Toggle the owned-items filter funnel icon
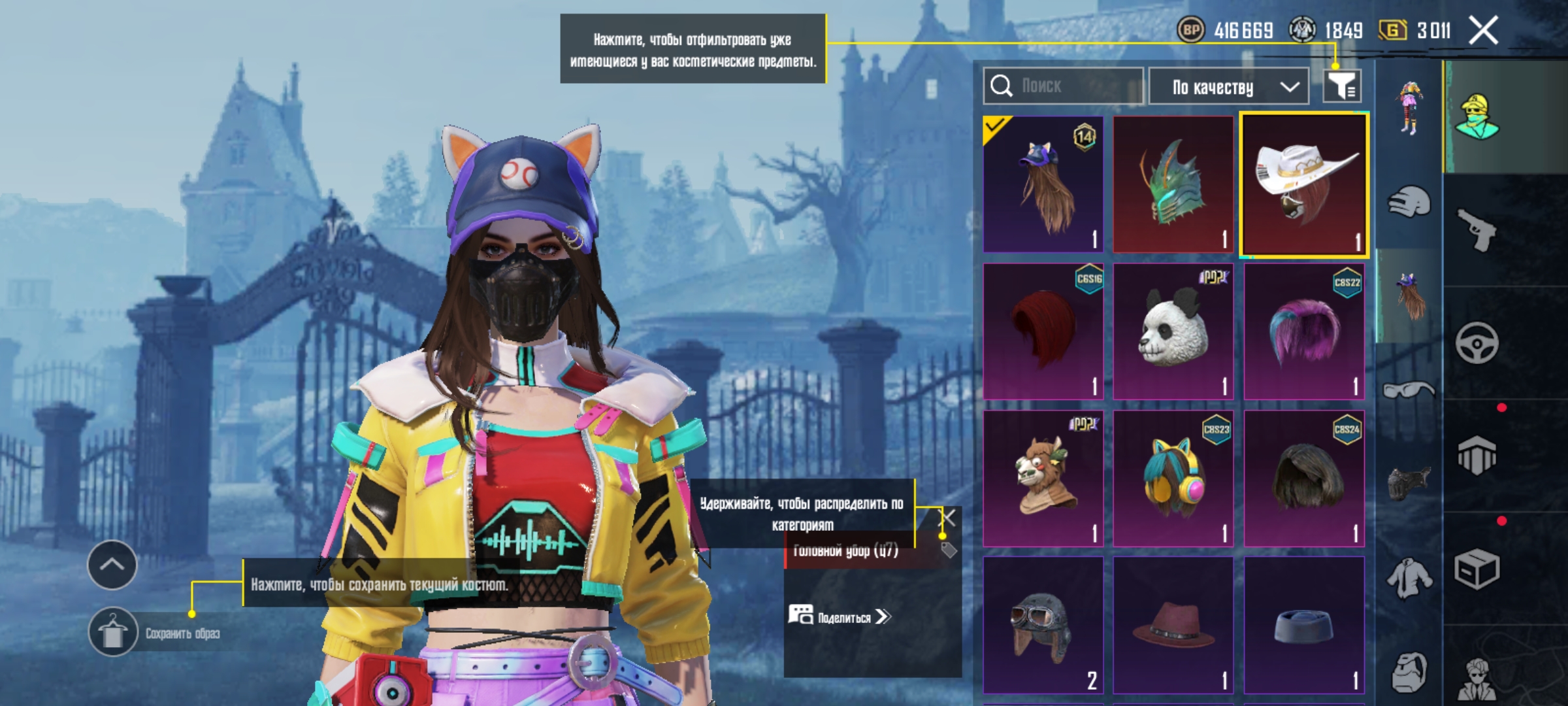Viewport: 1568px width, 706px height. coord(1342,86)
